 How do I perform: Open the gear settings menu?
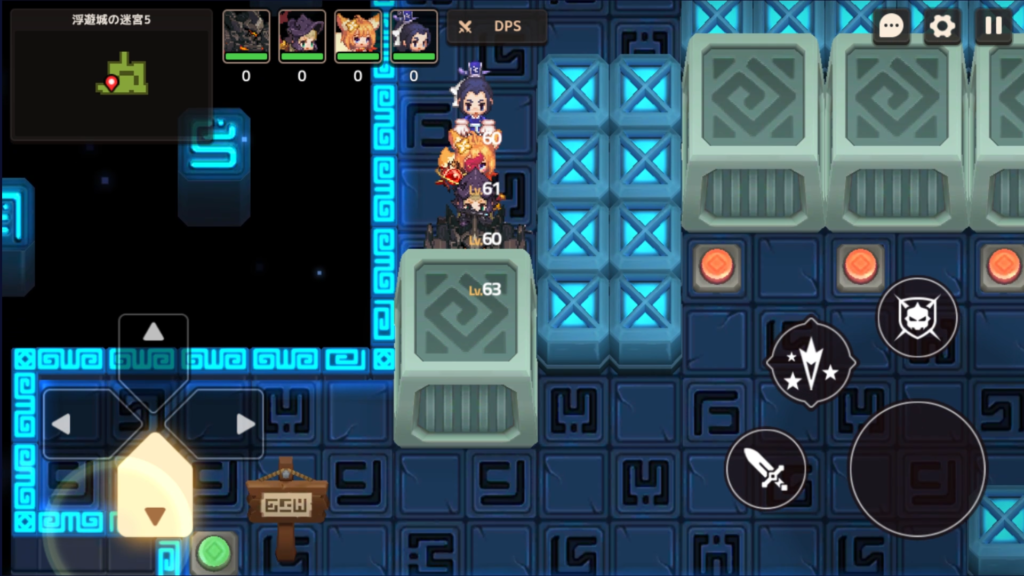coord(942,27)
